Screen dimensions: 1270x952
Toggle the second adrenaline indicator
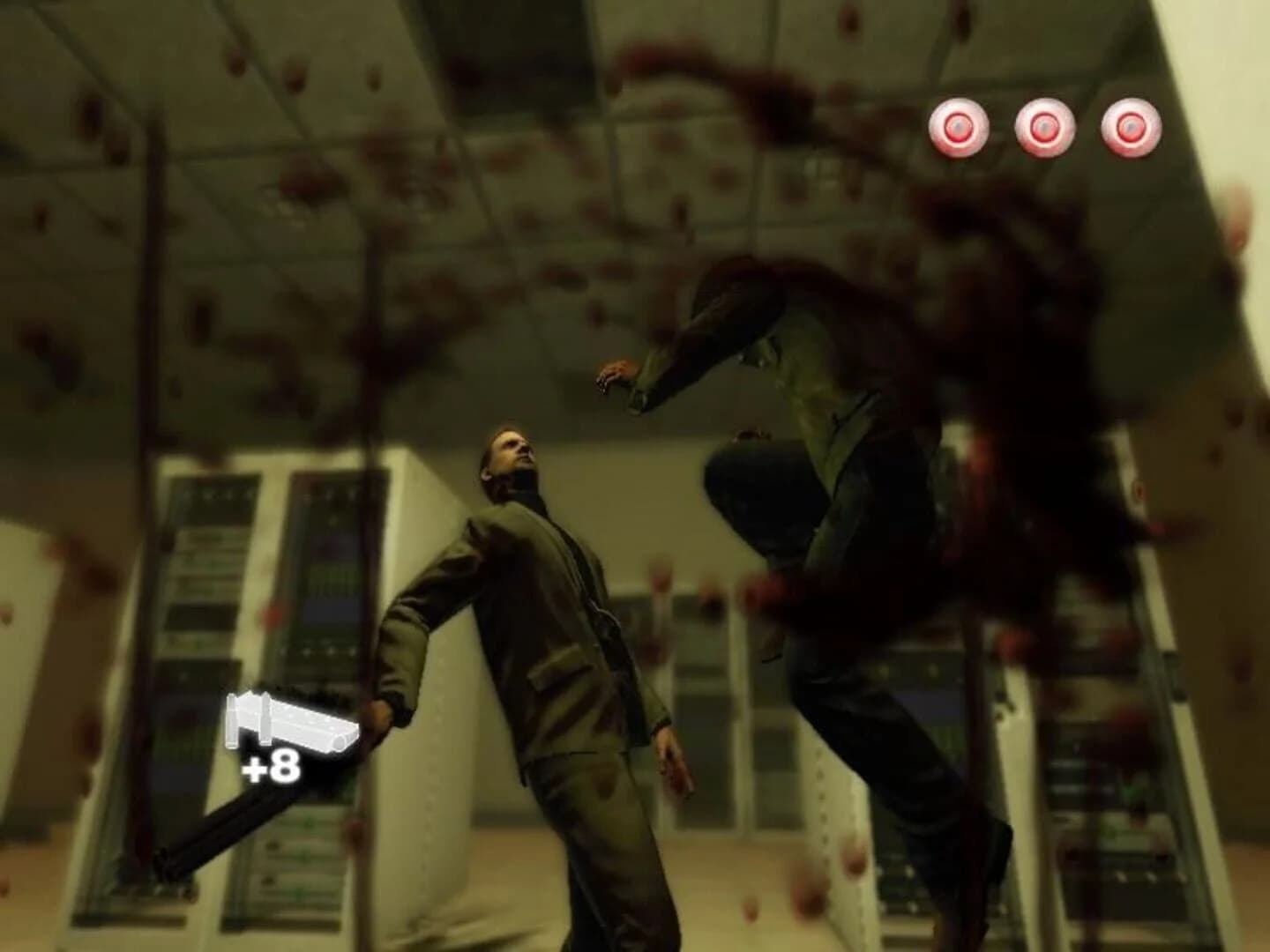pyautogui.click(x=1045, y=126)
